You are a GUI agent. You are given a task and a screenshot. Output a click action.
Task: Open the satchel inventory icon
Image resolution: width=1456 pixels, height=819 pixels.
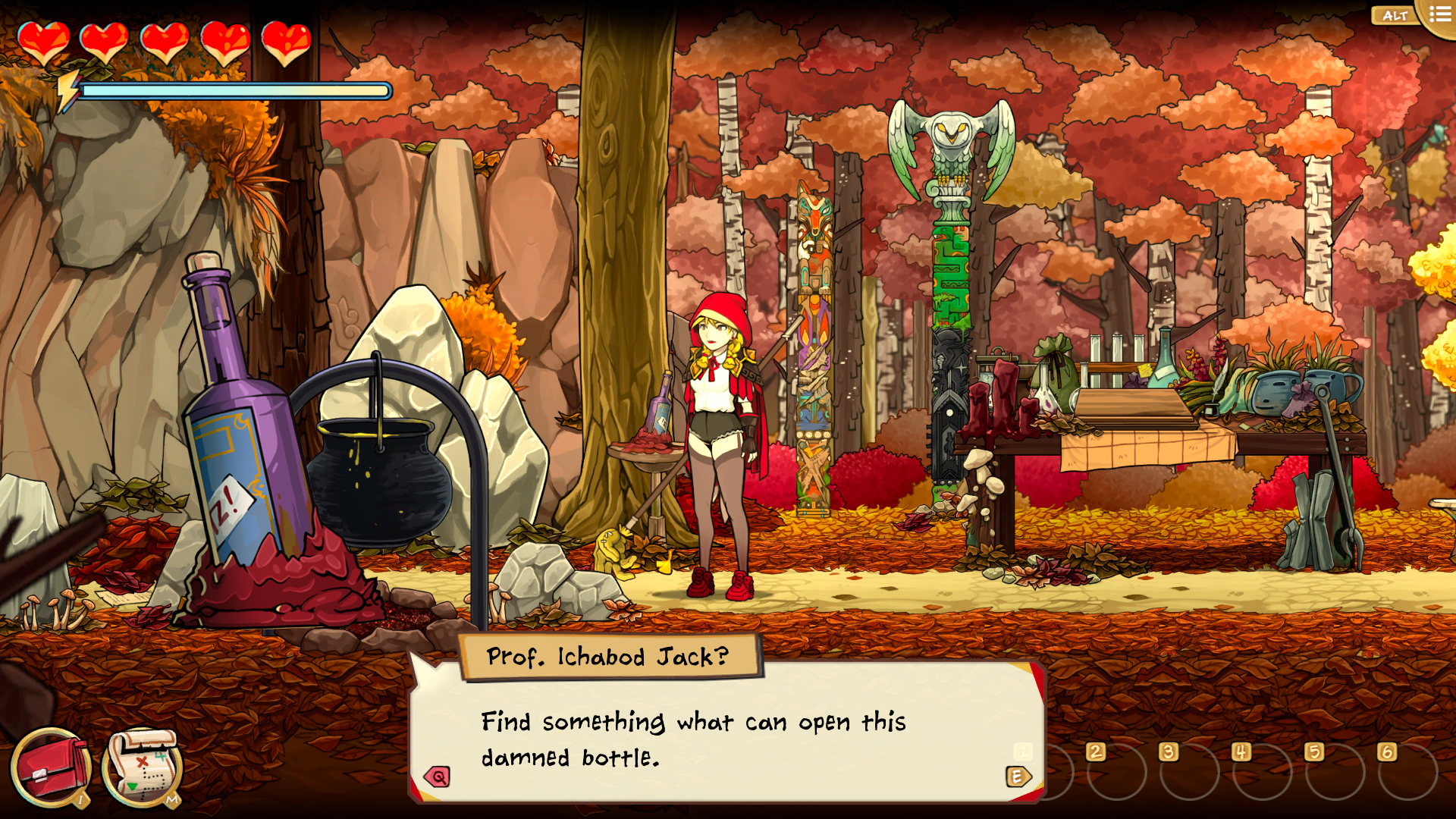[x=50, y=767]
